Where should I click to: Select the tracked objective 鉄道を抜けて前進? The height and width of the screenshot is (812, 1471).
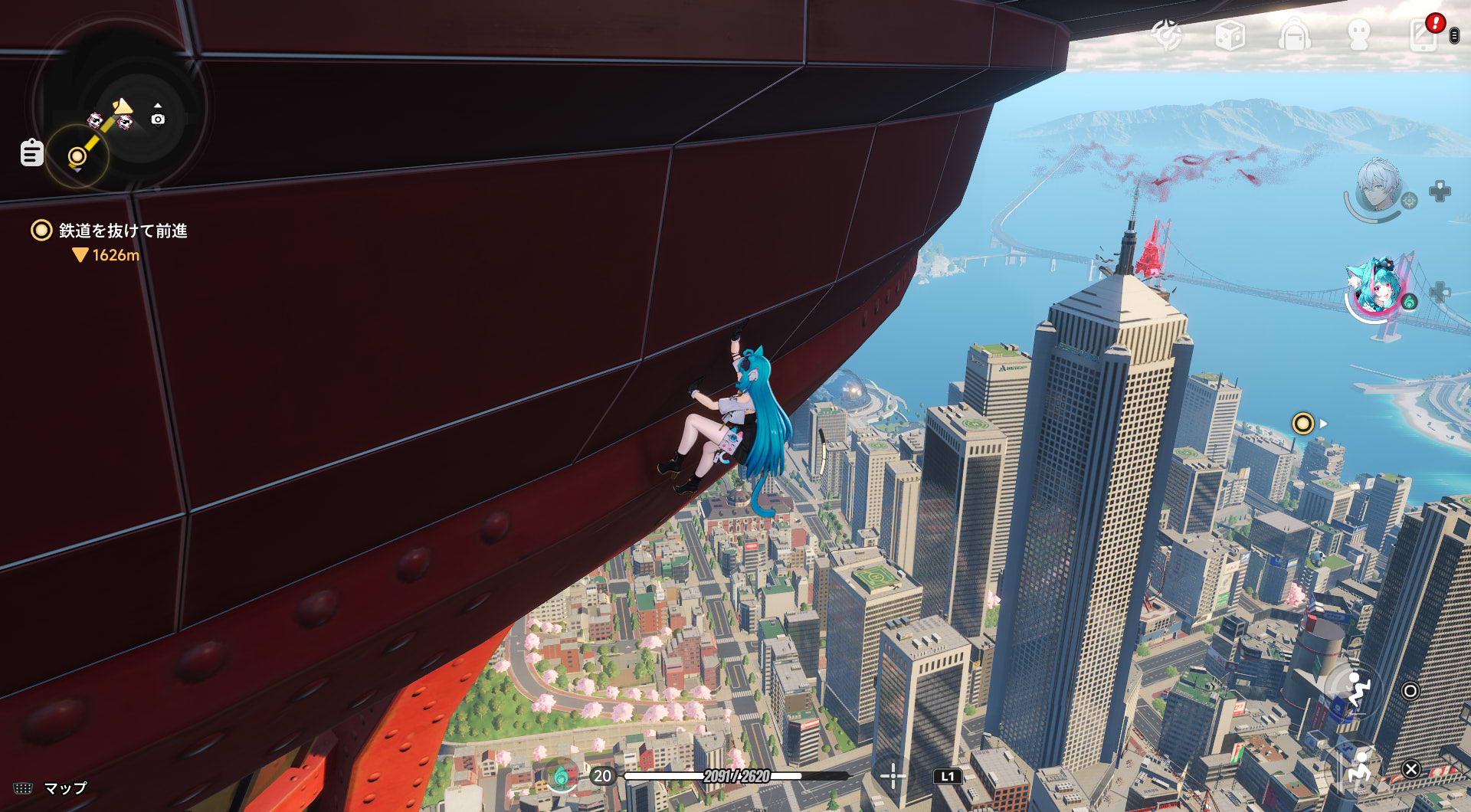(123, 231)
